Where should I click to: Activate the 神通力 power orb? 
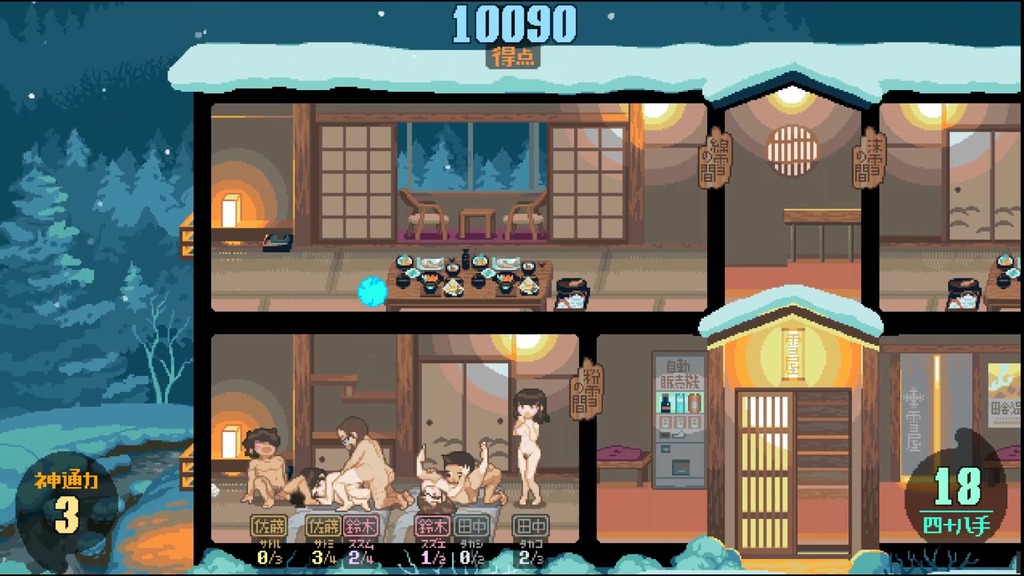[x=67, y=504]
